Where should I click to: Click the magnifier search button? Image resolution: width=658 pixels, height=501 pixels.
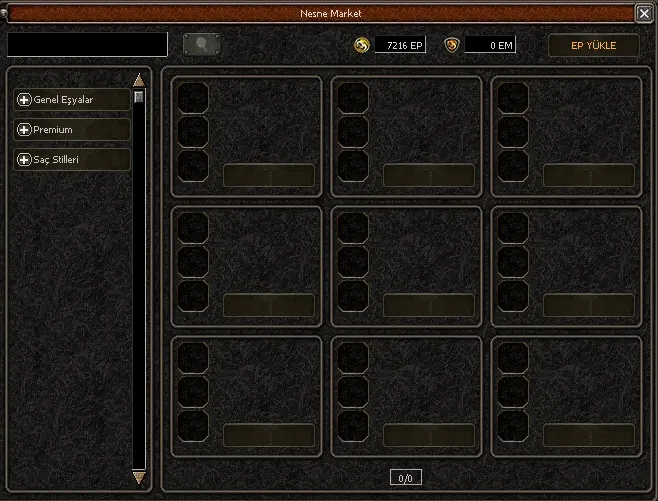[x=202, y=45]
